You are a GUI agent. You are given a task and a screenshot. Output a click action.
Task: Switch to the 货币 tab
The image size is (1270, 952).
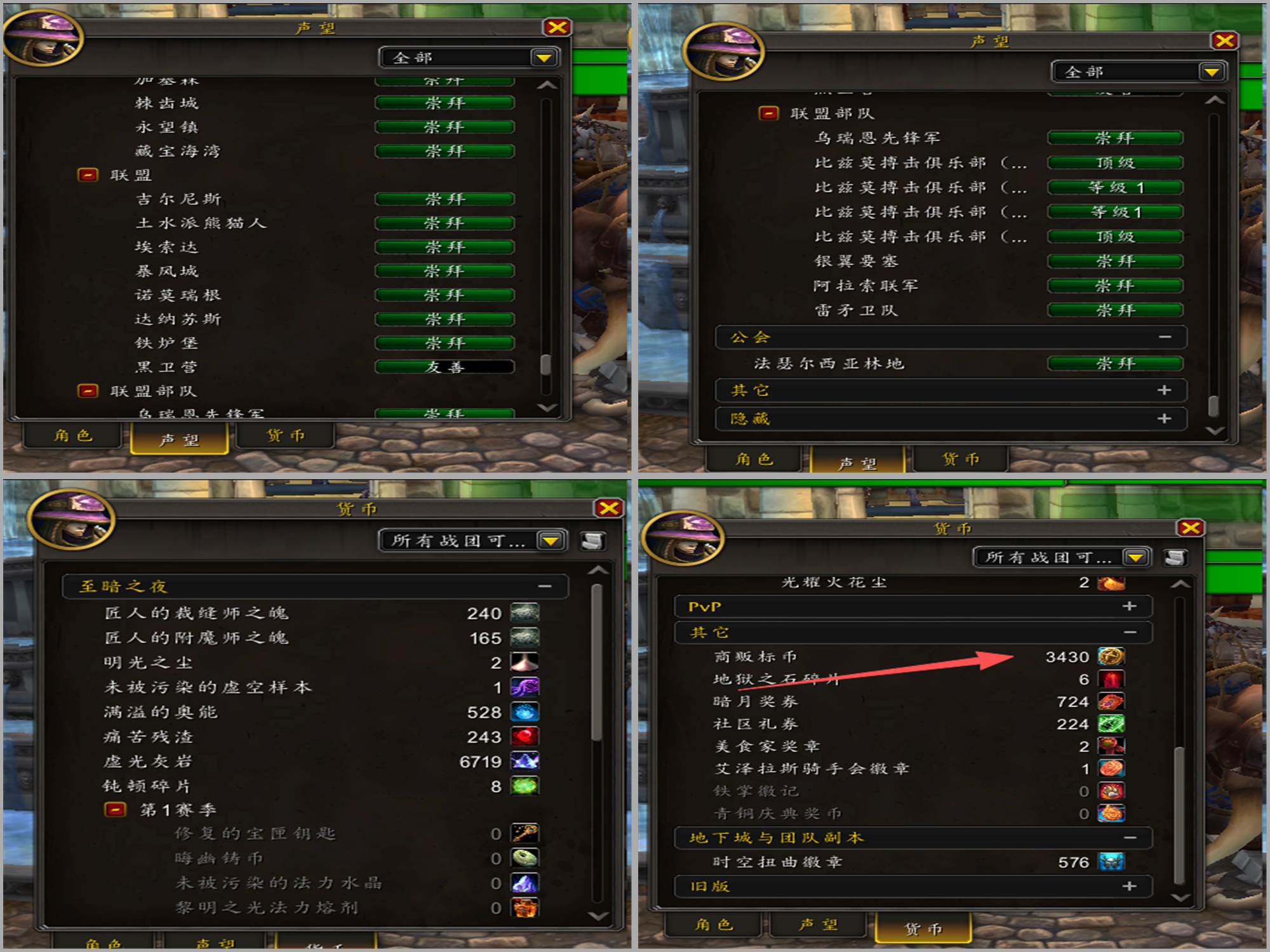click(285, 436)
